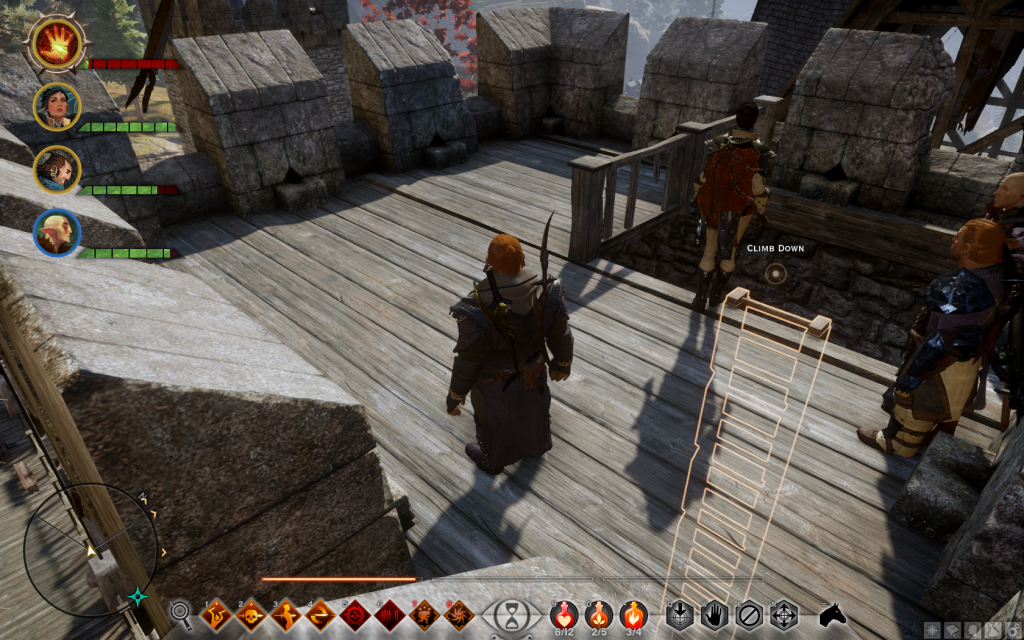1024x640 pixels.
Task: Use the spinning pinwheel ability in slot eight
Action: [460, 613]
